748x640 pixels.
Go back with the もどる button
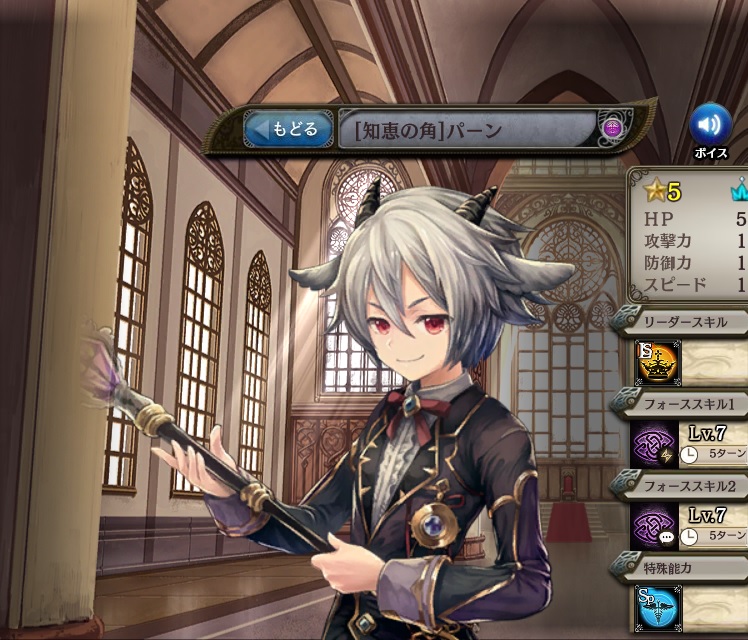tap(289, 129)
